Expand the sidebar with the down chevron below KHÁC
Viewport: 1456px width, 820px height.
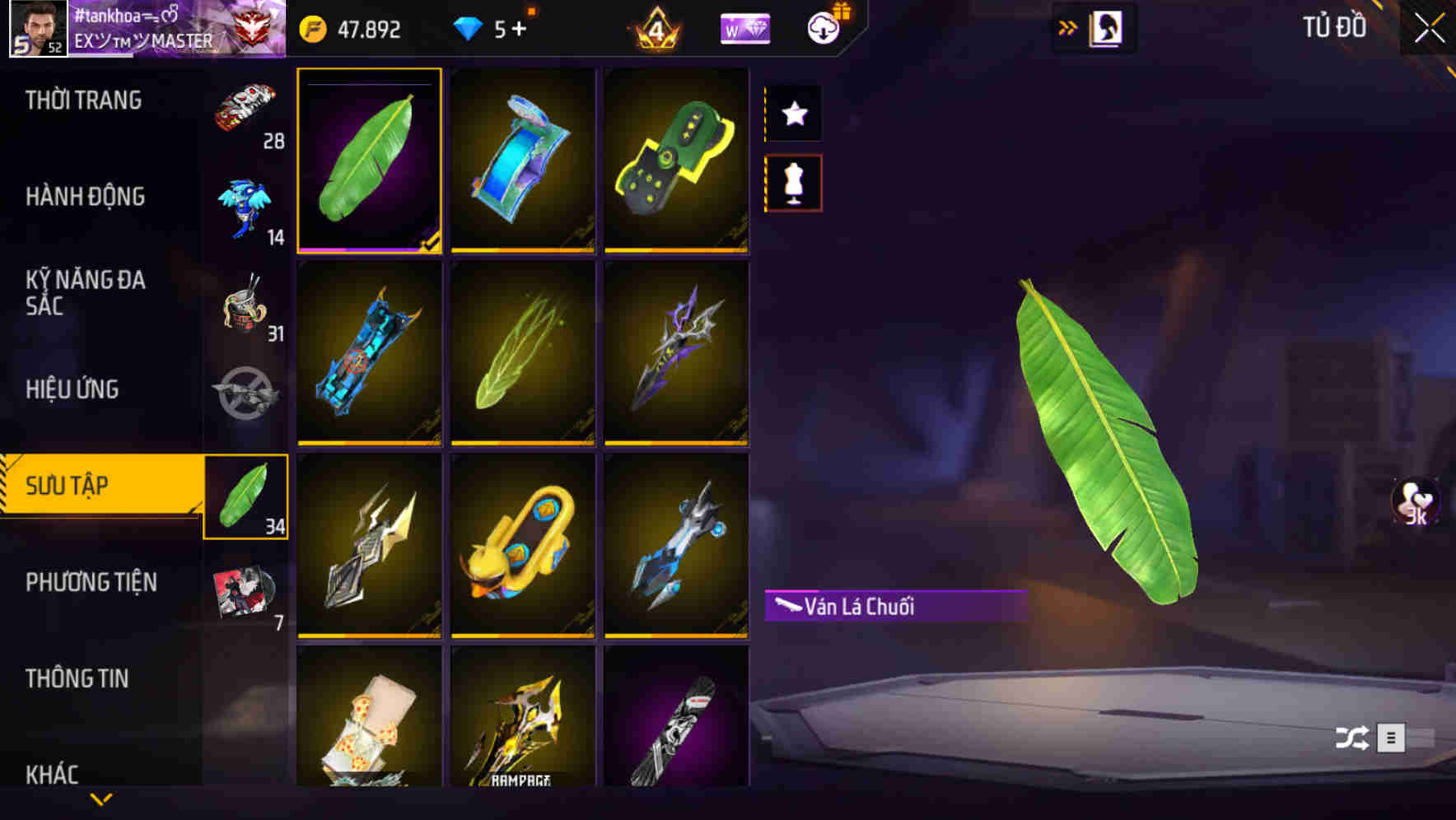click(x=100, y=799)
